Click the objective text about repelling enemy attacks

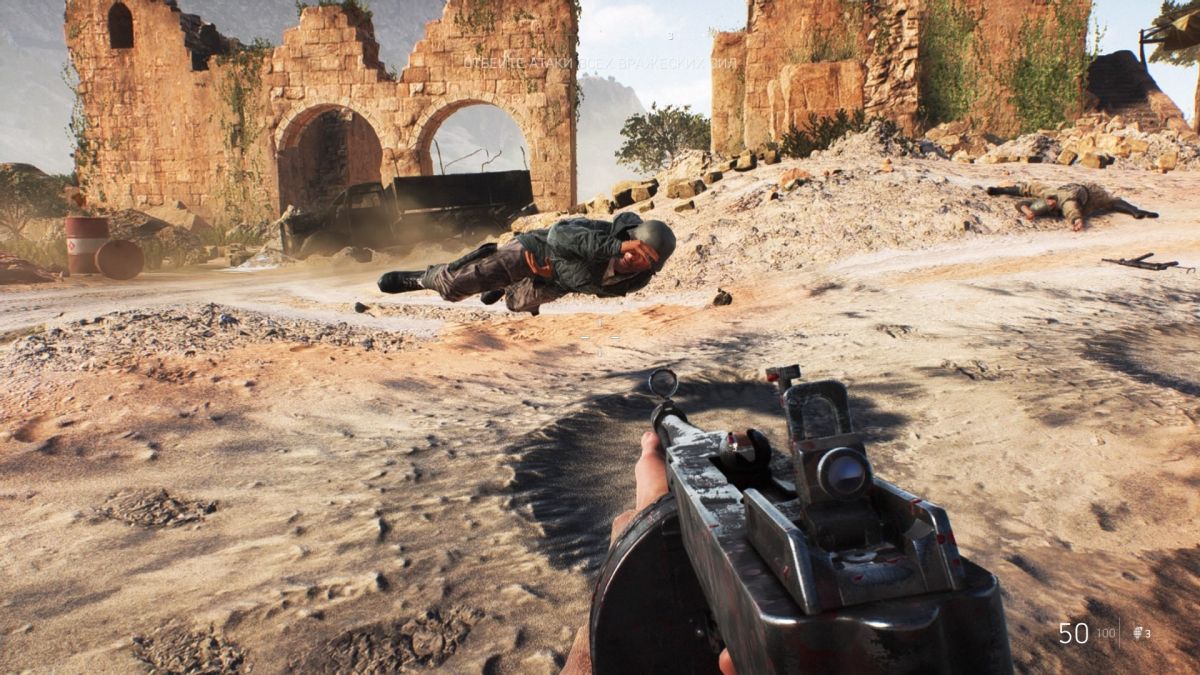coord(600,62)
